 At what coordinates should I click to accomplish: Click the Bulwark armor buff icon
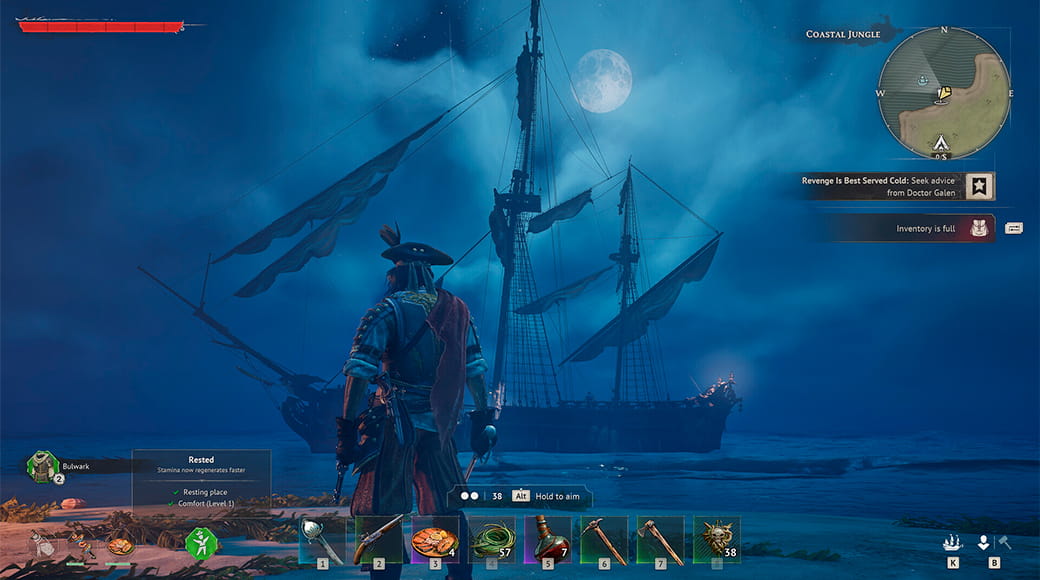pyautogui.click(x=42, y=466)
